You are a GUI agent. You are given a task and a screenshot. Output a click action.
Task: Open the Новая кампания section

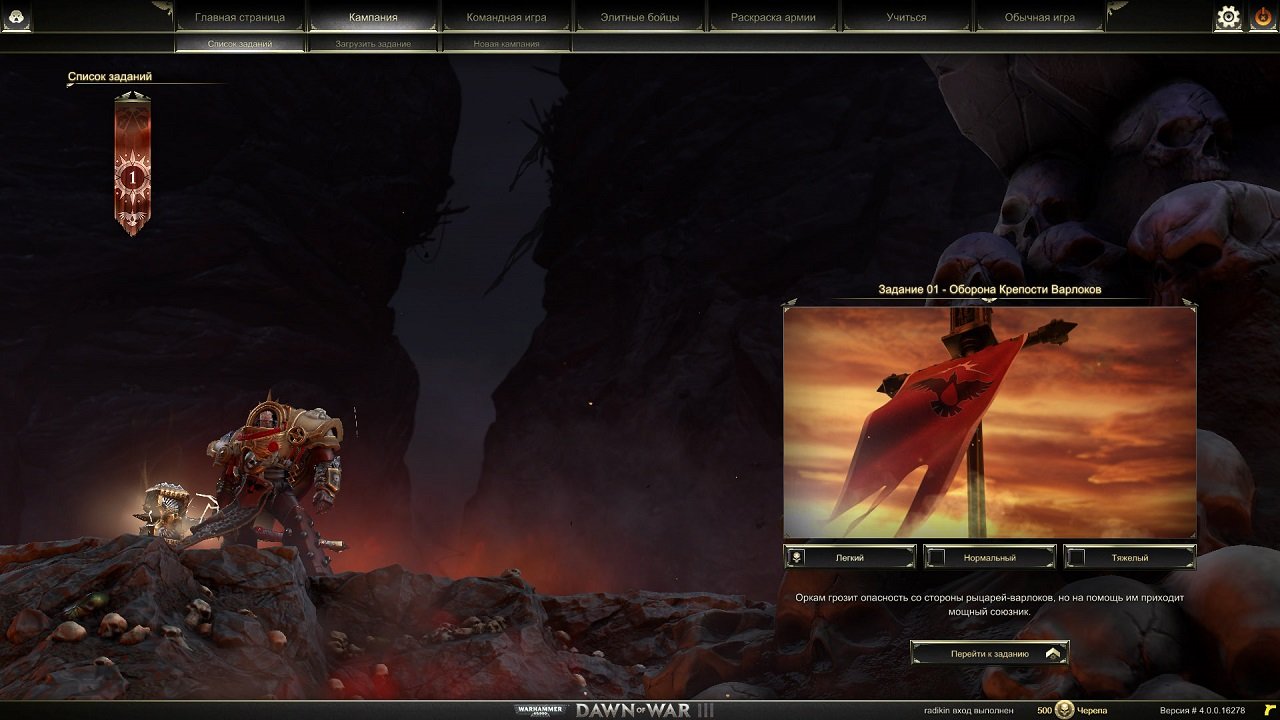click(505, 44)
